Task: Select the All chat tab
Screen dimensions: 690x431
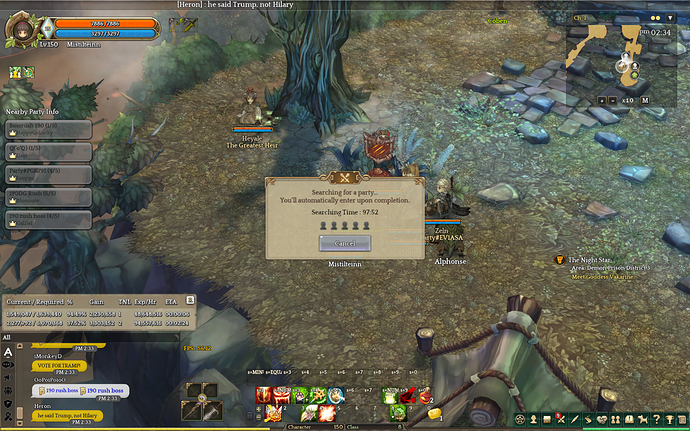Action: pyautogui.click(x=7, y=338)
